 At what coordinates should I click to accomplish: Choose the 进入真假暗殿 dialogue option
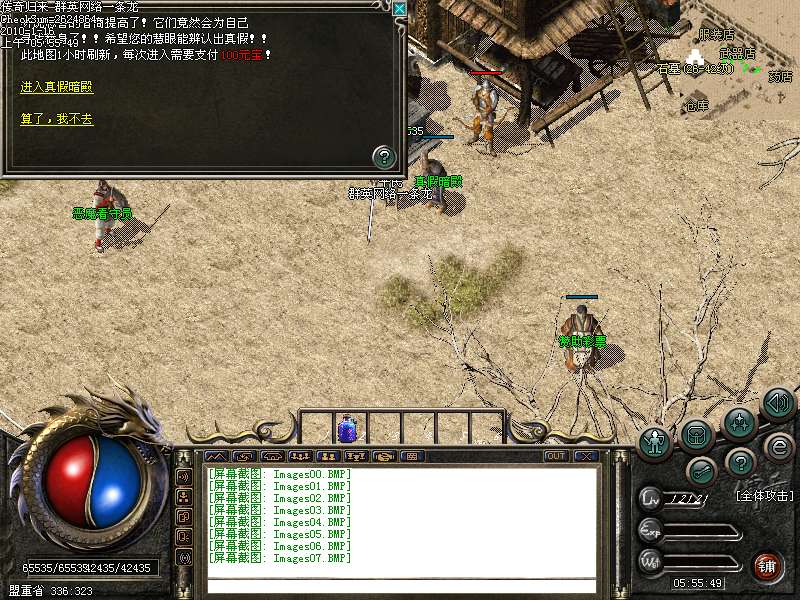pos(56,88)
